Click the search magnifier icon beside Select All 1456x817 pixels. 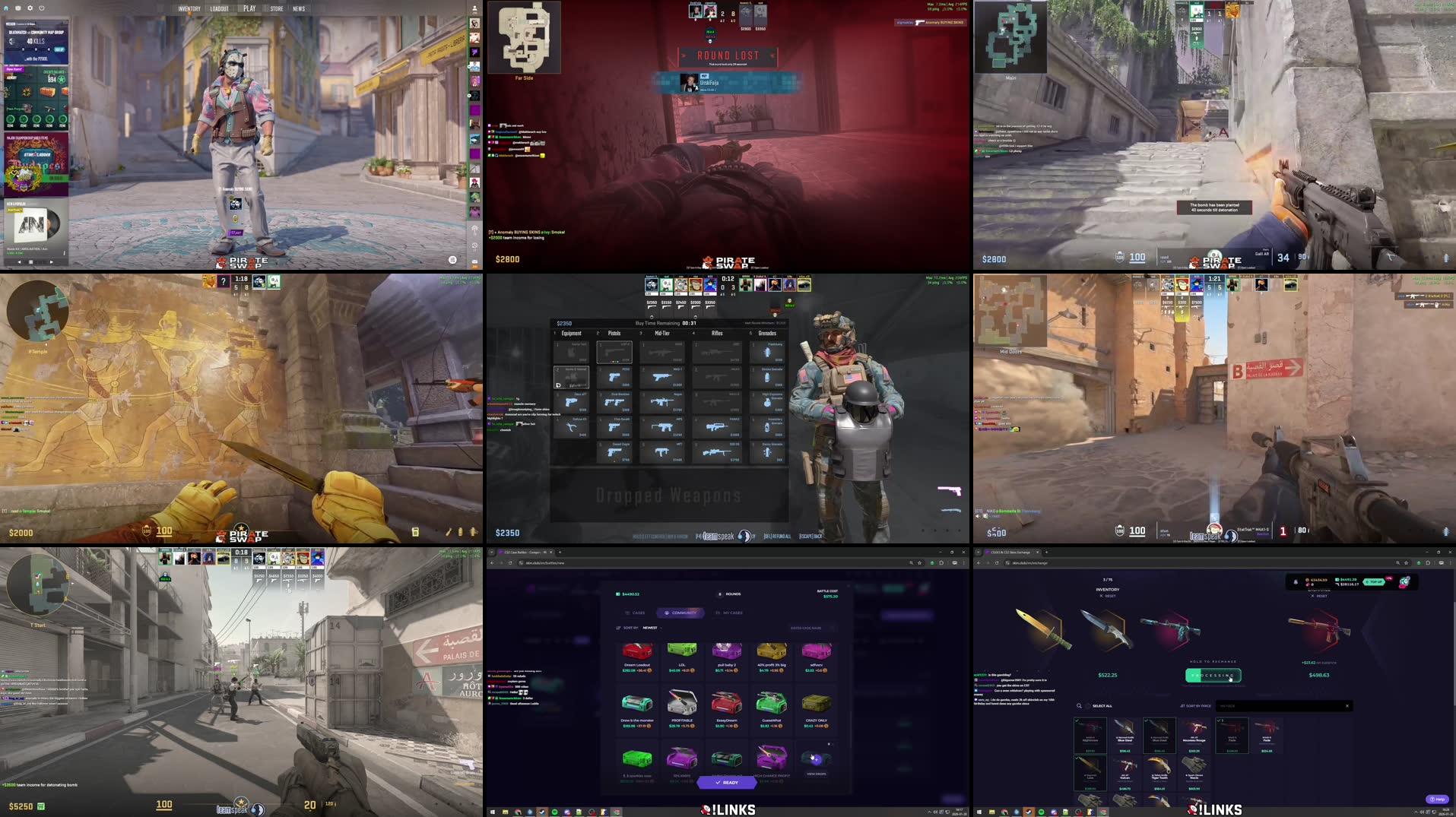(x=1079, y=706)
